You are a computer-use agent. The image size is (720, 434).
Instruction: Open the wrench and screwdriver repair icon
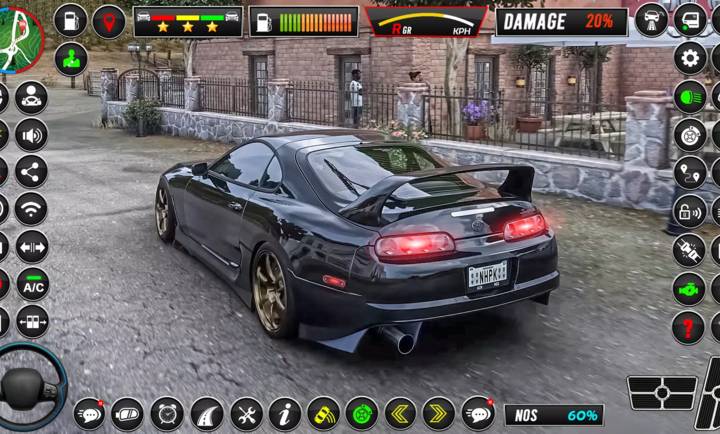click(246, 413)
